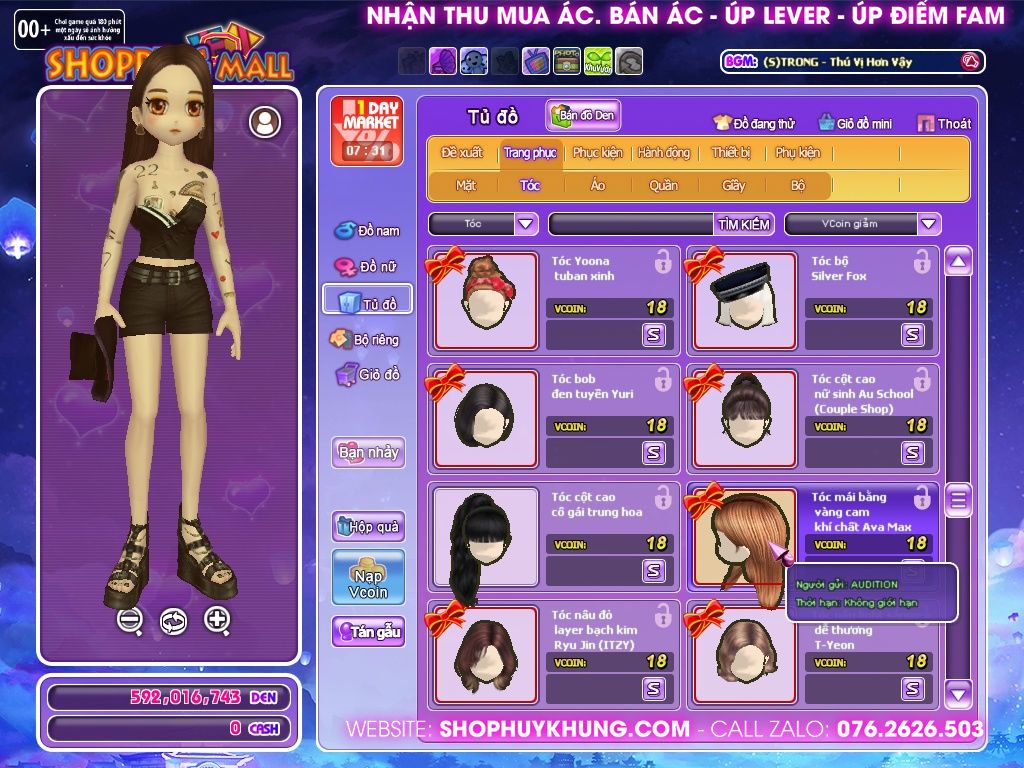This screenshot has height=768, width=1024.
Task: Click the Nạp Vcoin button
Action: [368, 577]
